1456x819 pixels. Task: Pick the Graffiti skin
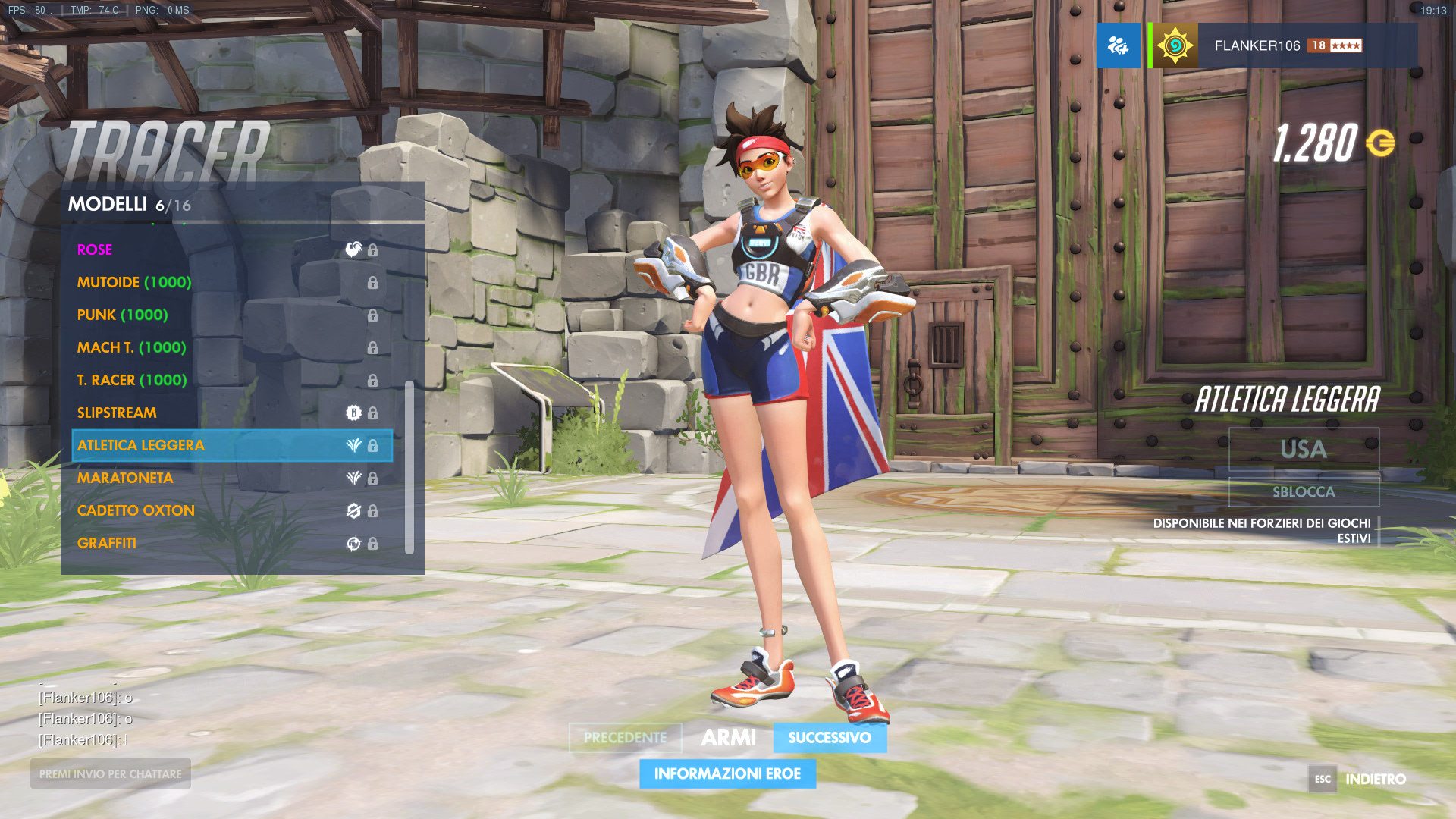coord(227,543)
